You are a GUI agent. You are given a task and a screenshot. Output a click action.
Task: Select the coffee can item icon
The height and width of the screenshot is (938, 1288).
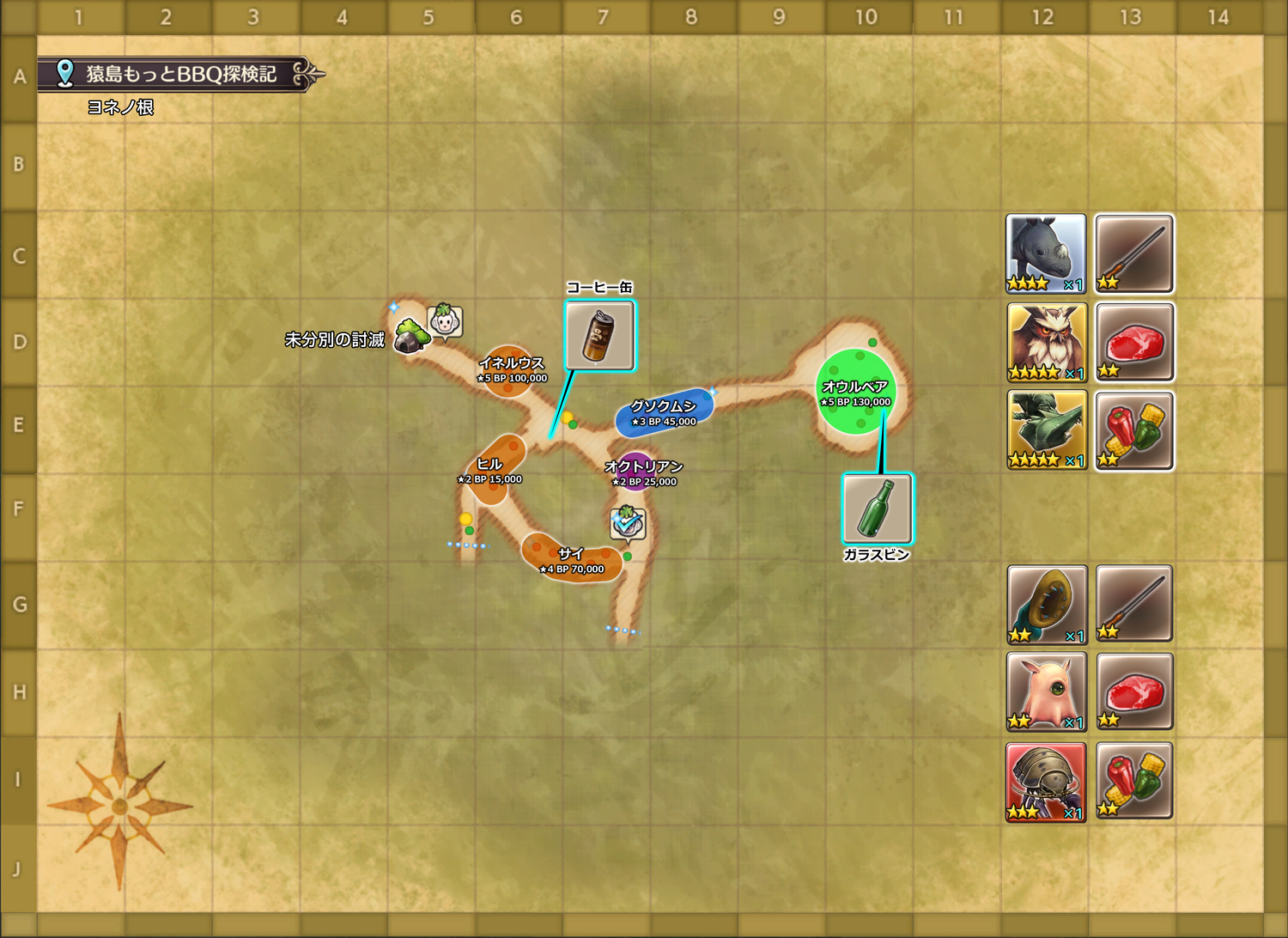tap(599, 335)
